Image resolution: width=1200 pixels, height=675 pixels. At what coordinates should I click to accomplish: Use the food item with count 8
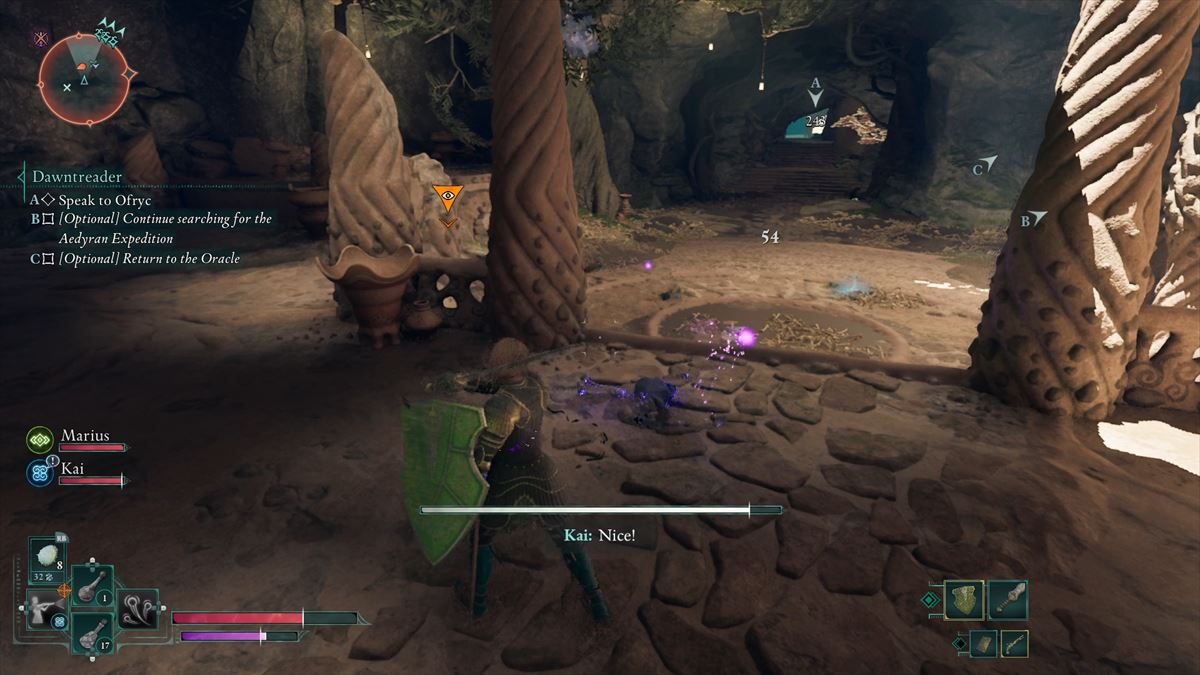point(48,557)
